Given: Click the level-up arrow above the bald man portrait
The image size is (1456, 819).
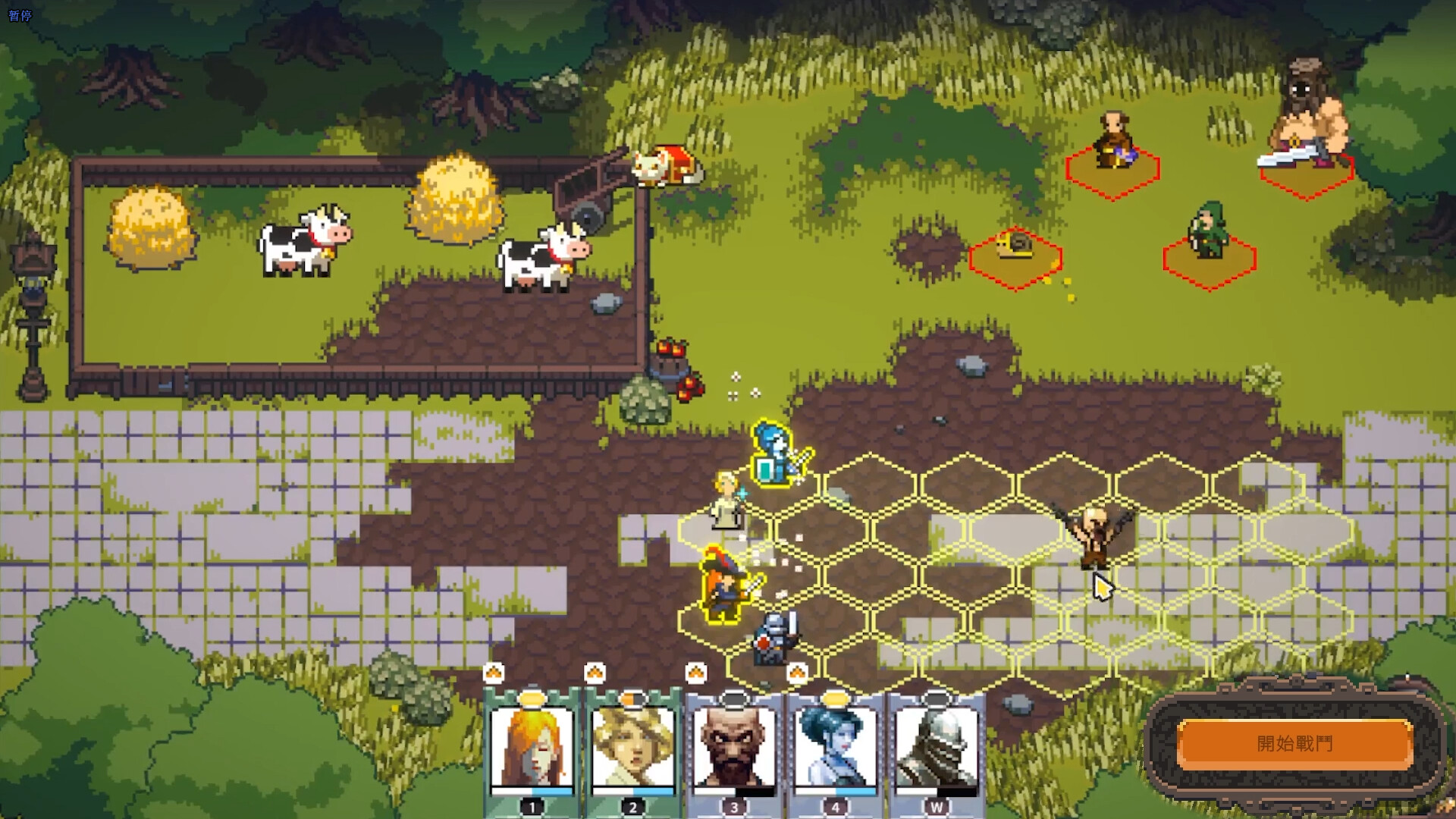Looking at the screenshot, I should 695,672.
